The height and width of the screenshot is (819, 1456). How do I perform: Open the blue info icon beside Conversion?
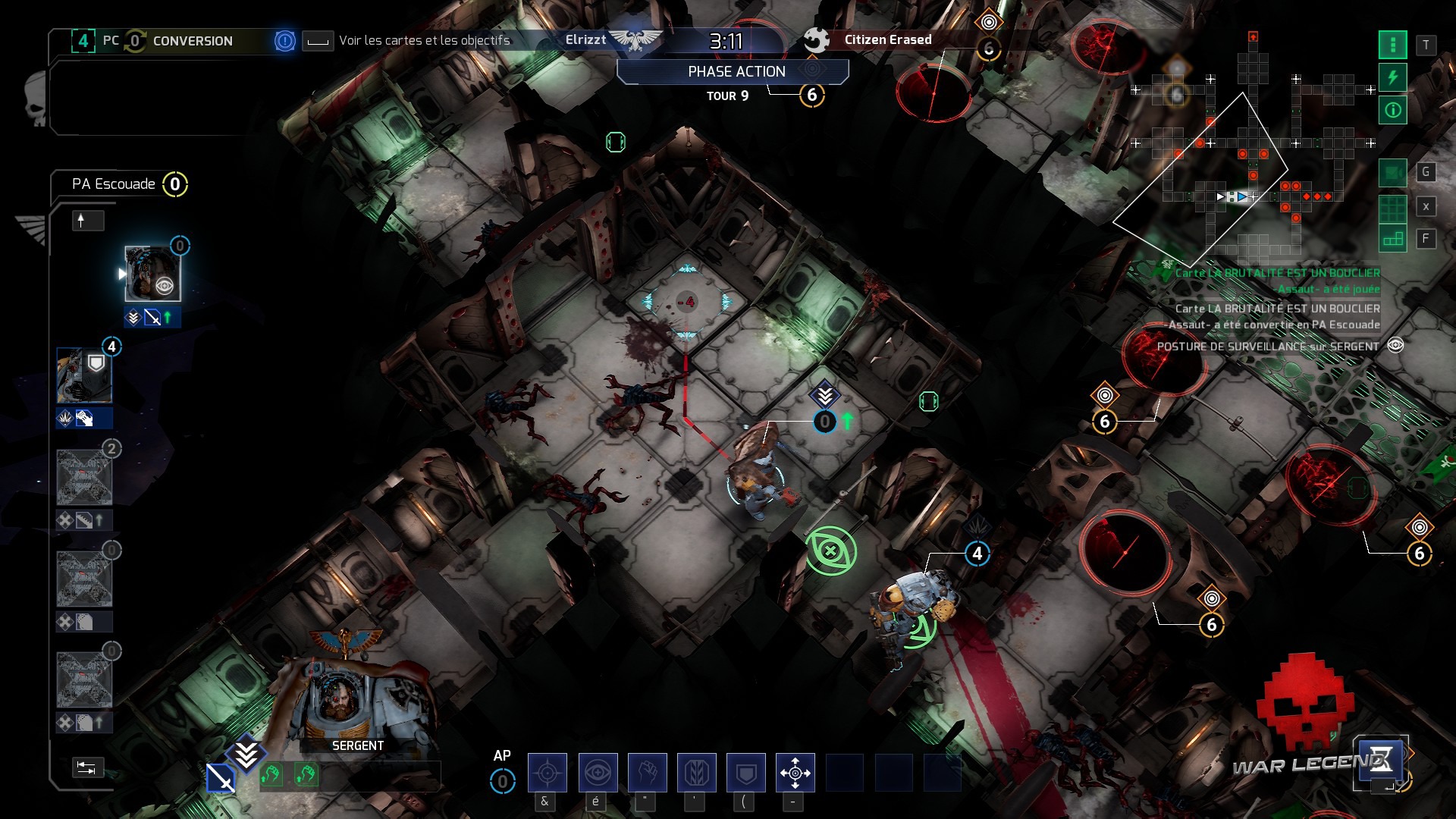(x=284, y=41)
